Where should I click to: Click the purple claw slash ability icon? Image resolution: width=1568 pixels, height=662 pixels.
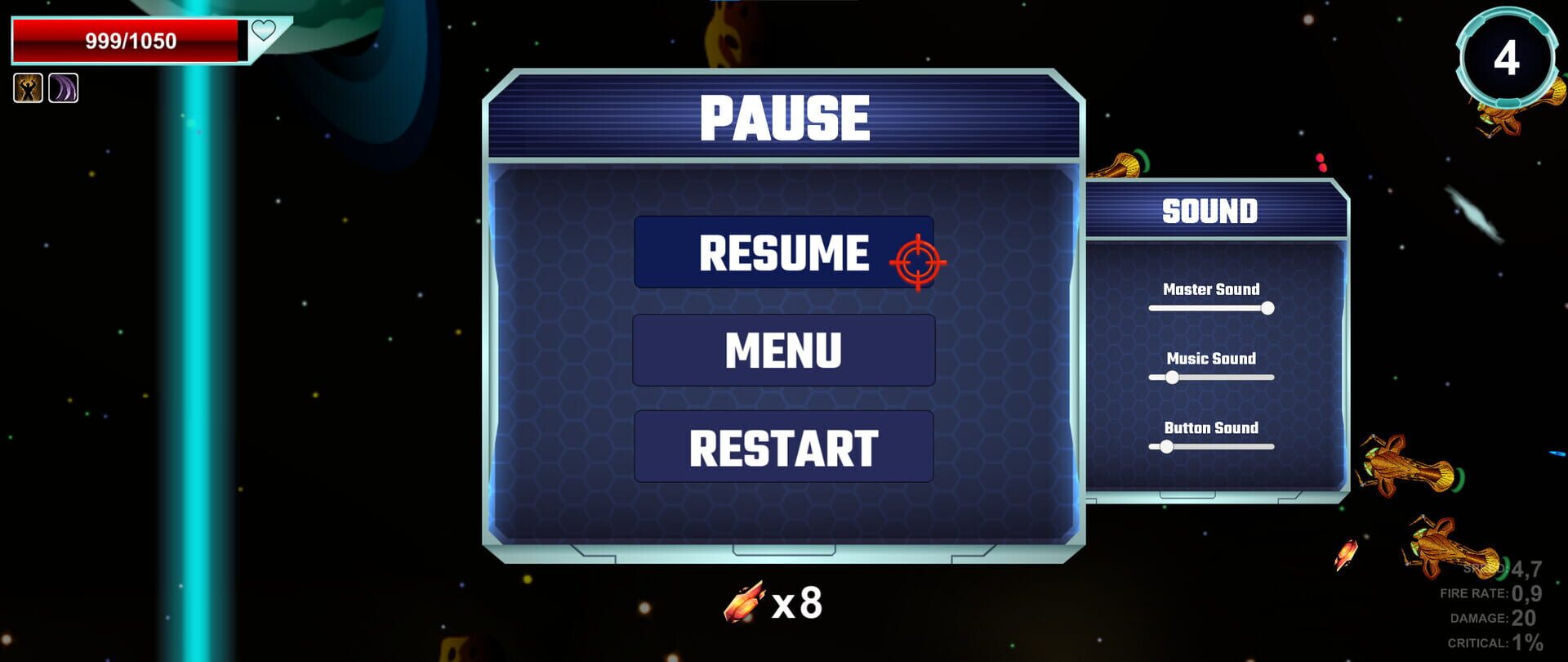tap(64, 88)
